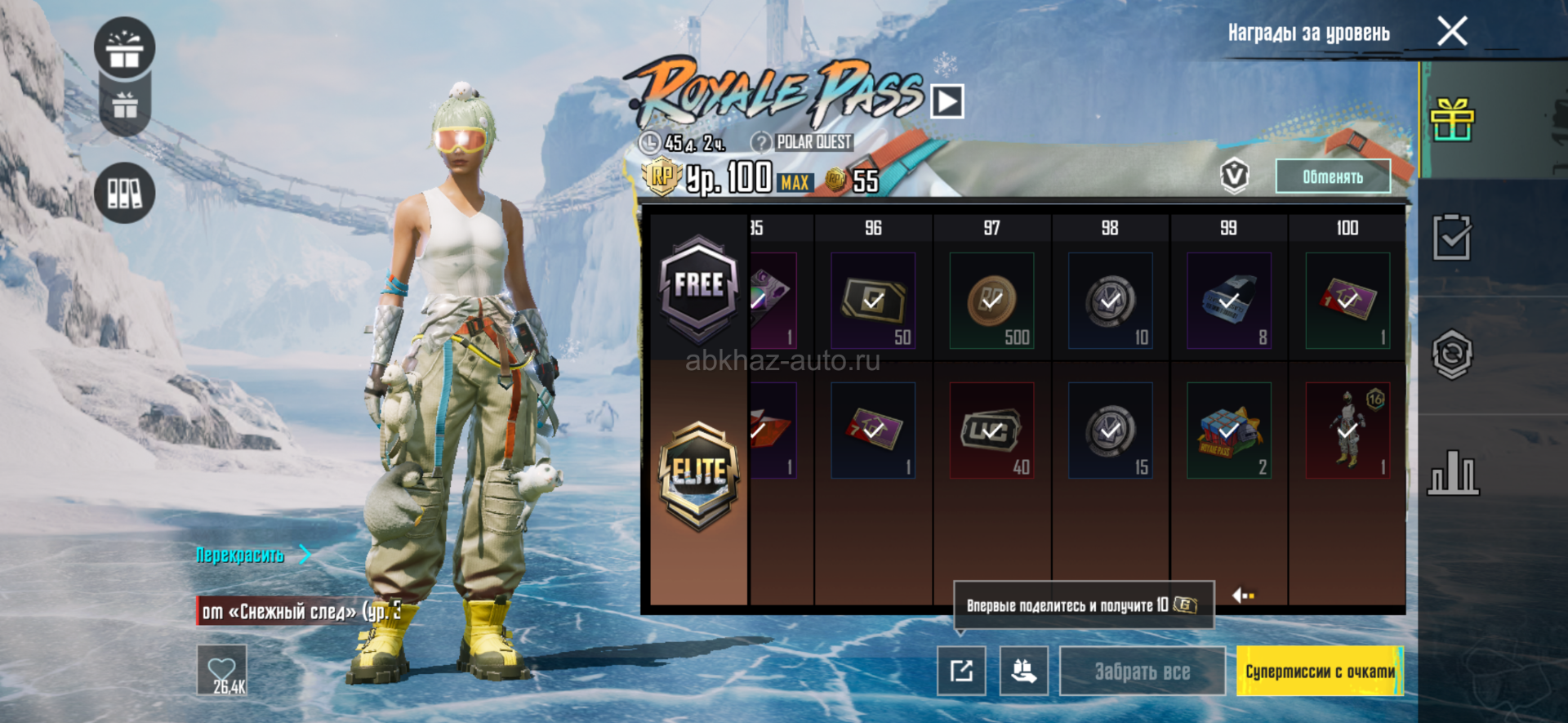Image resolution: width=1568 pixels, height=723 pixels.
Task: Select the level 97 free 500 coin reward
Action: coord(991,301)
